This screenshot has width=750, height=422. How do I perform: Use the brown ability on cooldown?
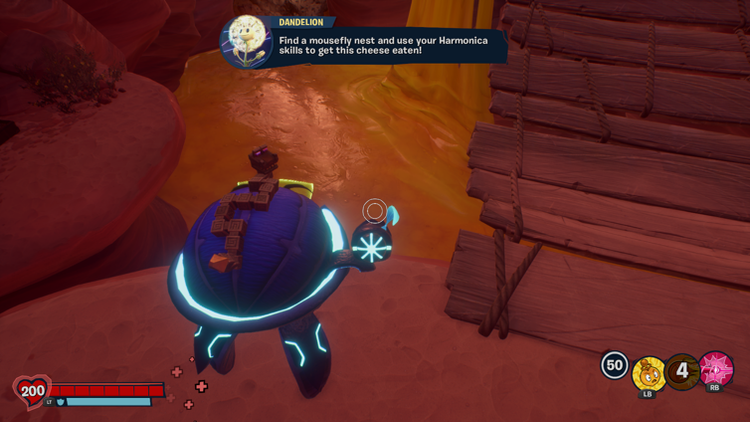(x=683, y=372)
